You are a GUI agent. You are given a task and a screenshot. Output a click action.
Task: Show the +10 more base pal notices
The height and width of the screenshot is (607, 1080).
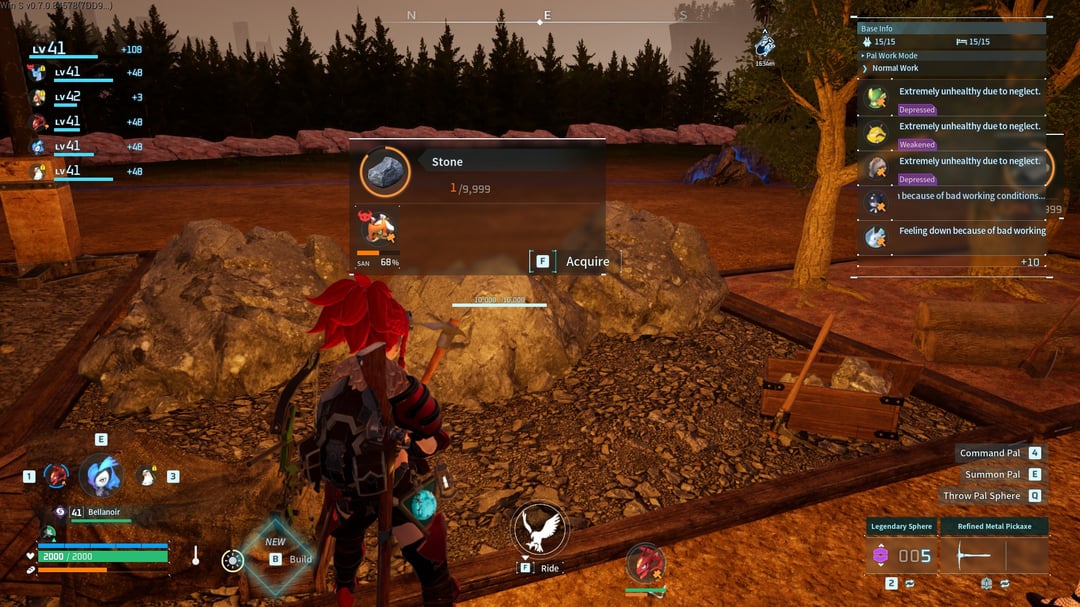[1029, 262]
